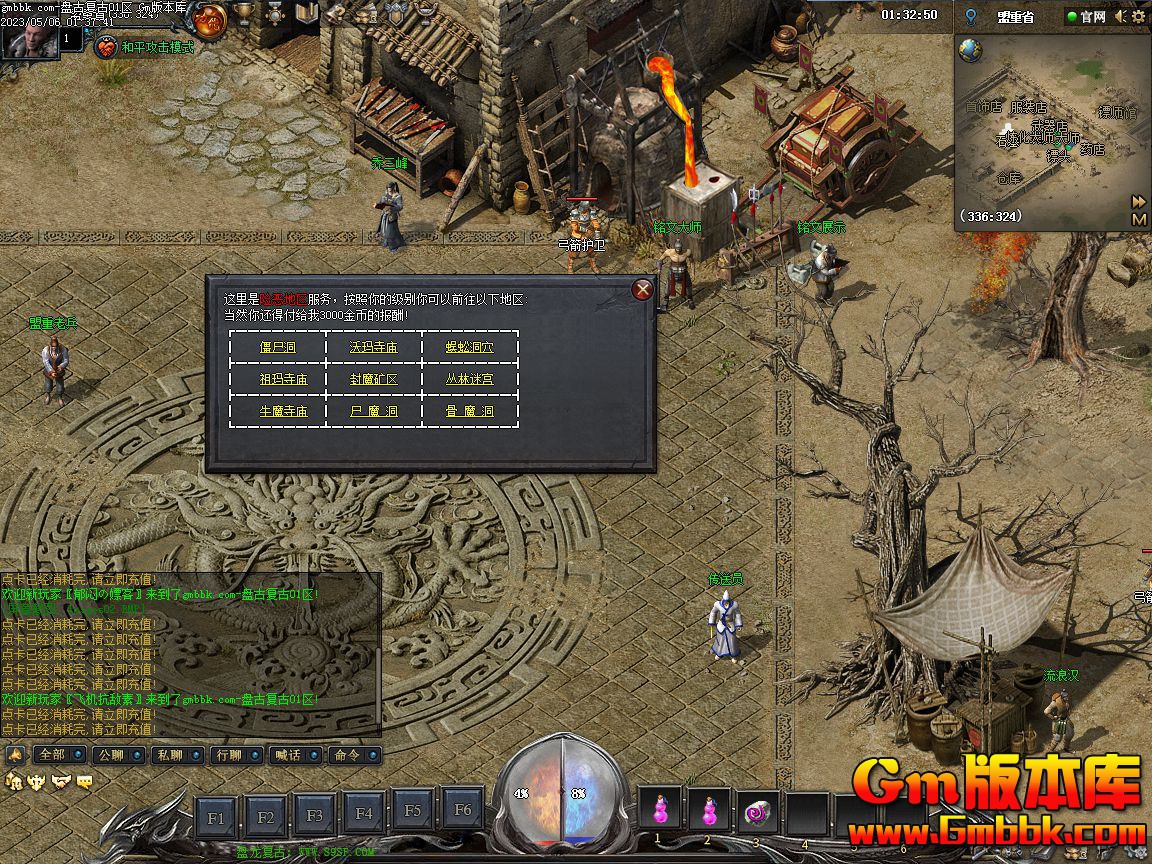Switch chat to the 全部 channel tab
The image size is (1152, 864).
[x=51, y=755]
